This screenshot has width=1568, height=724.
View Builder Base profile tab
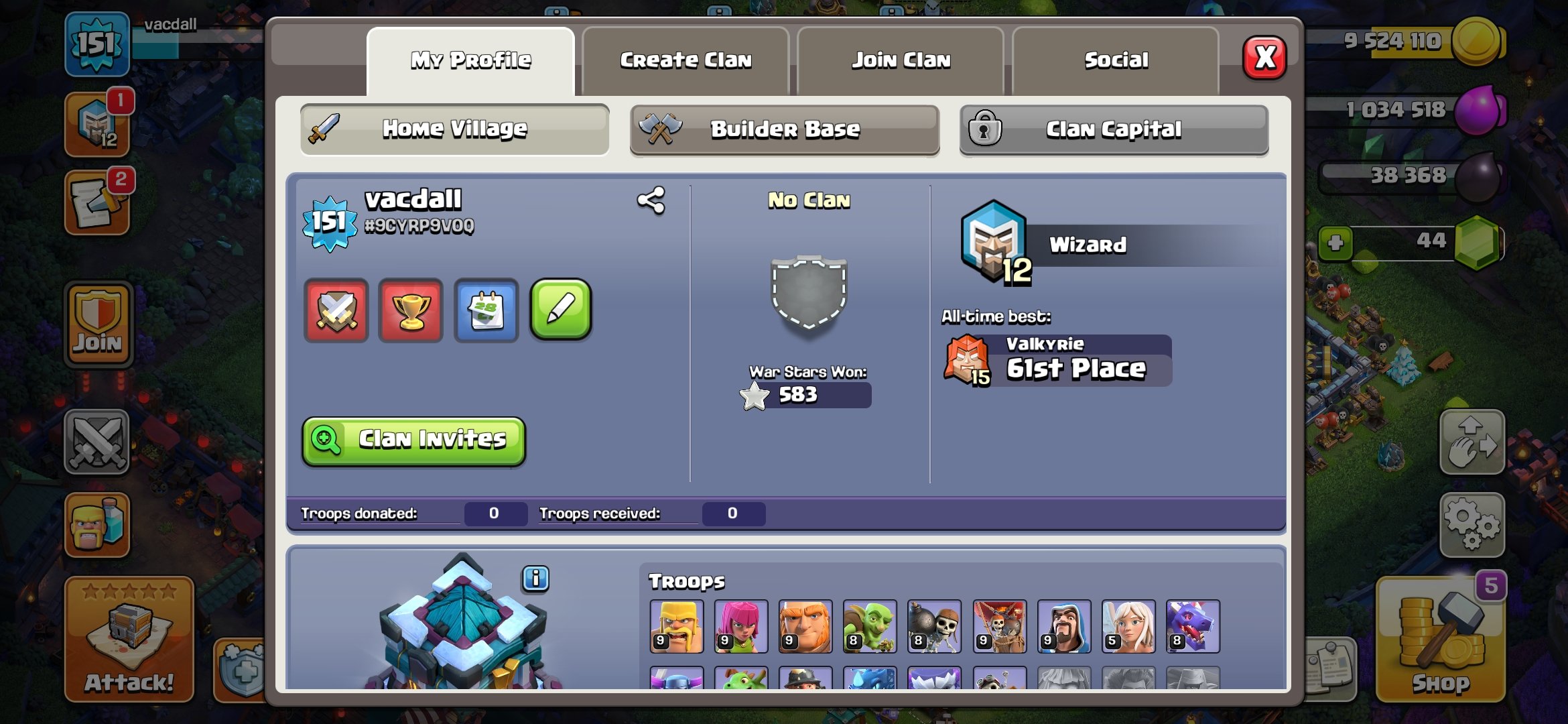785,129
